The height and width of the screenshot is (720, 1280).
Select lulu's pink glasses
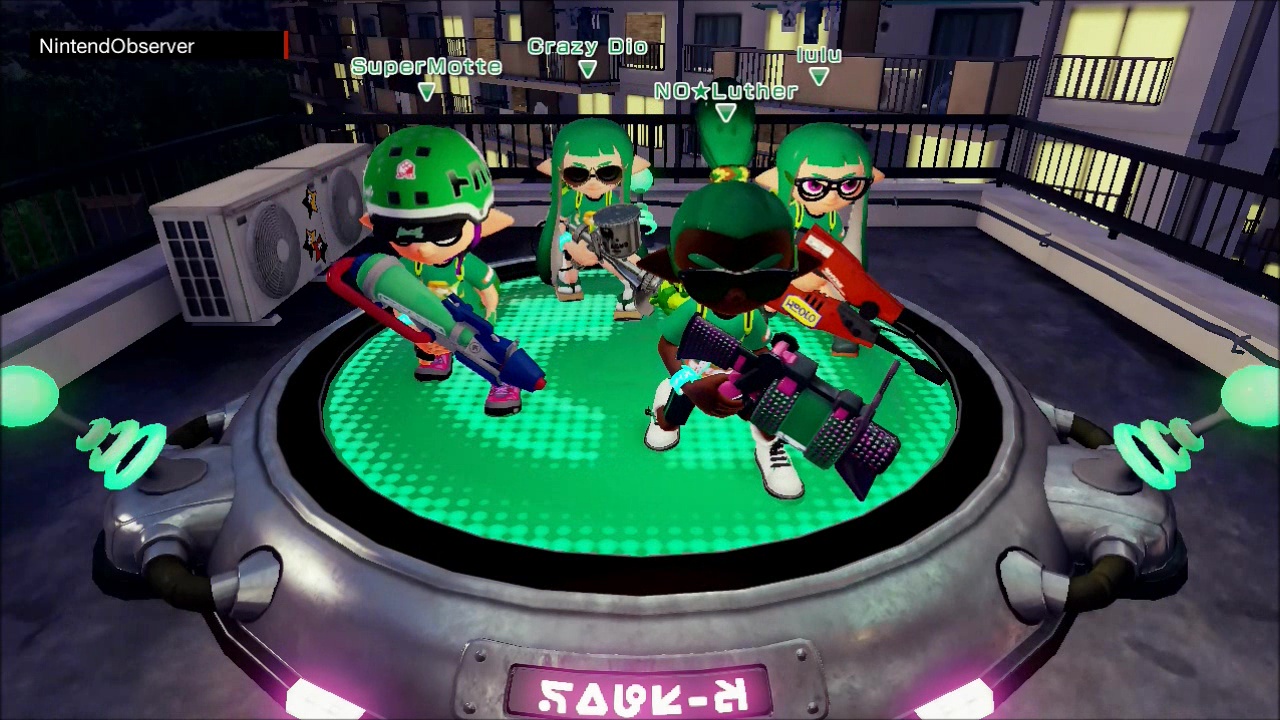click(830, 188)
